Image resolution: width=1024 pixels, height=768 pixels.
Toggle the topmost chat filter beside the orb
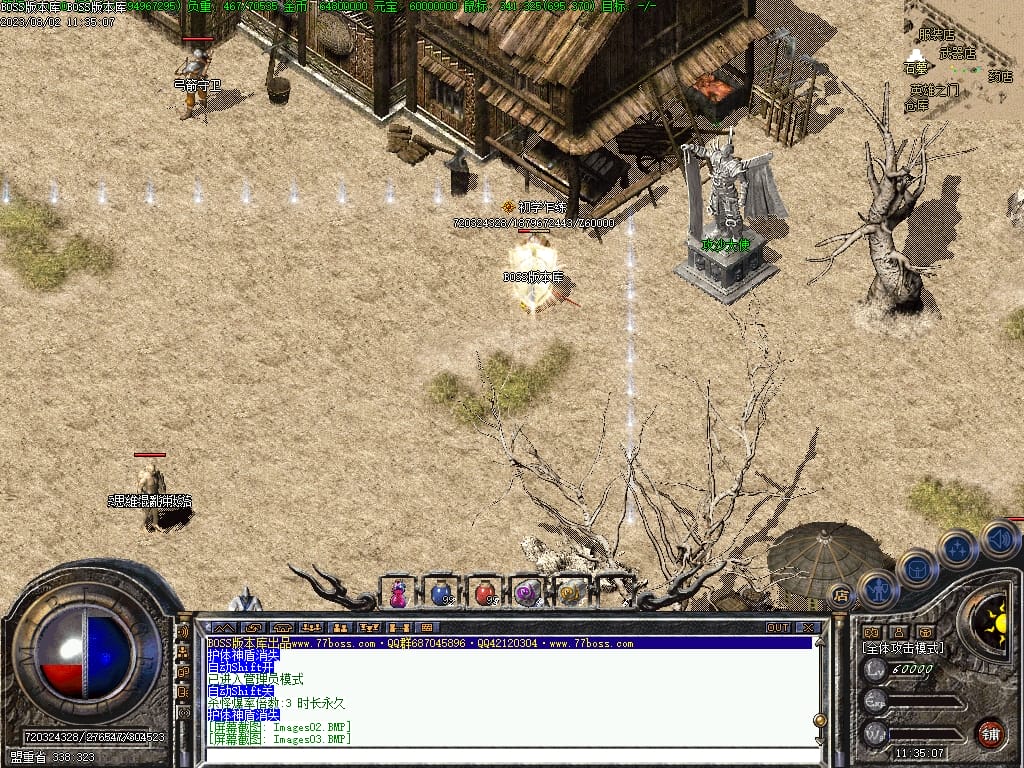(183, 632)
